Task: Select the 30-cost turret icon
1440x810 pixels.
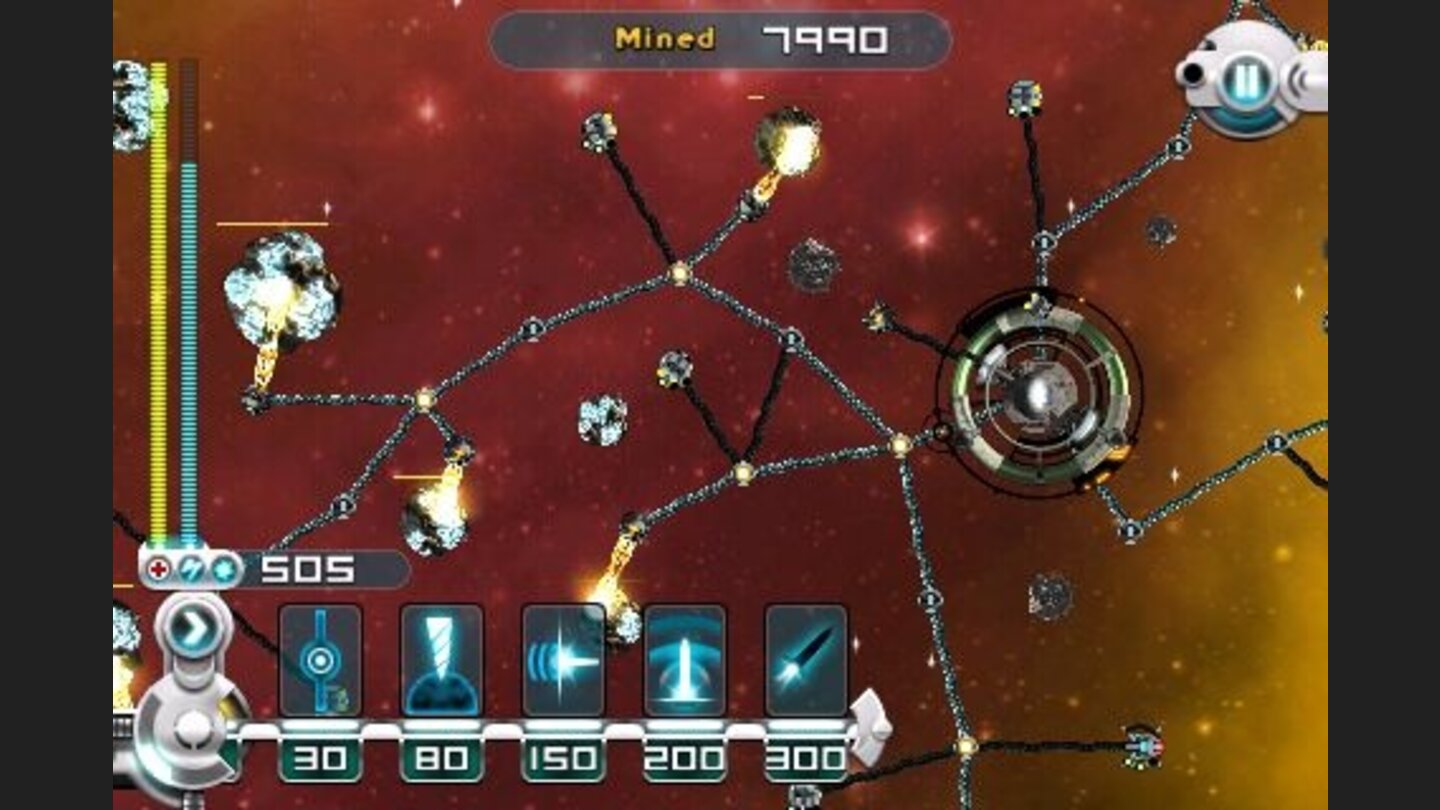Action: coord(320,660)
